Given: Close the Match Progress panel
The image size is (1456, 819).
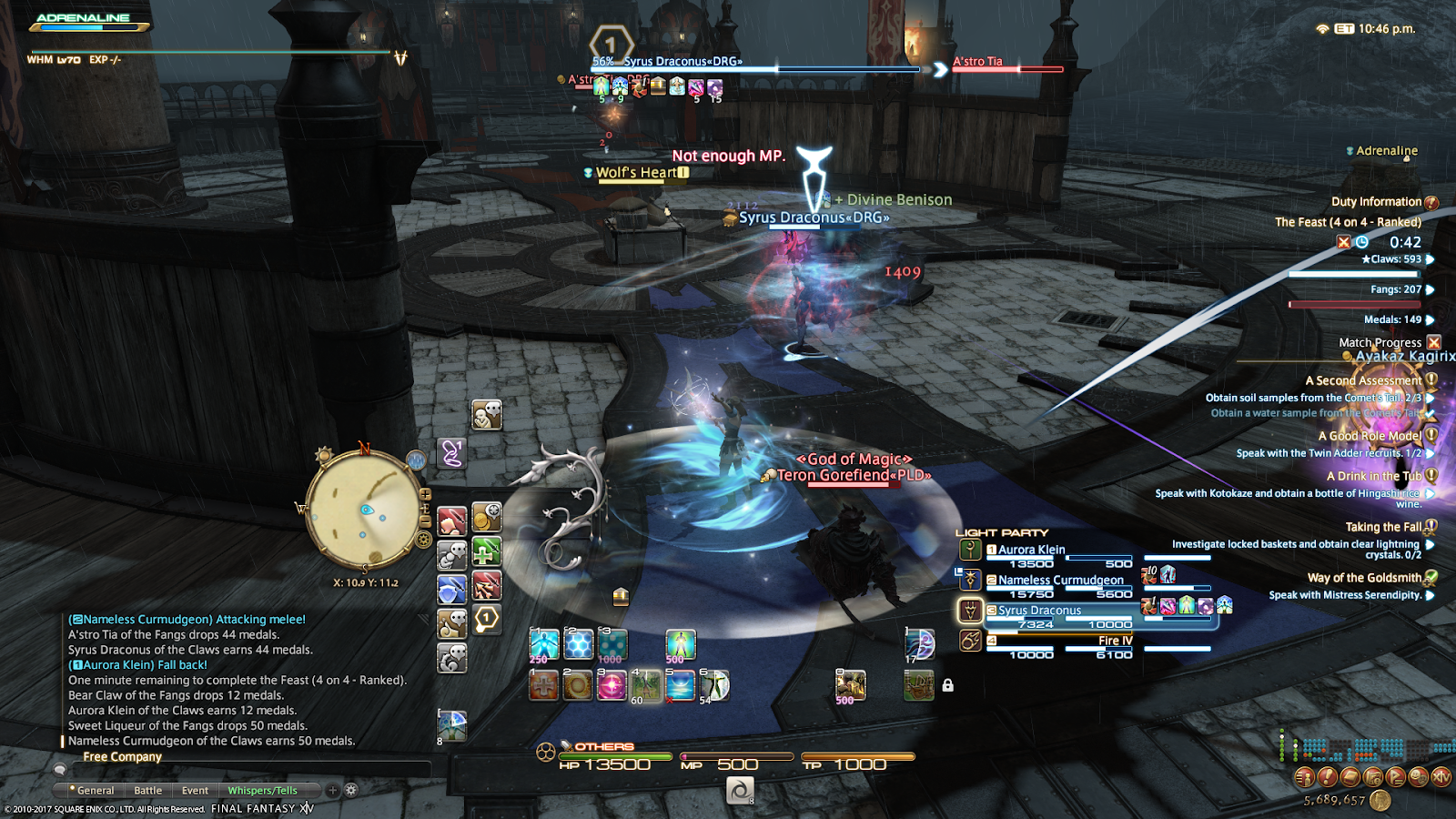Looking at the screenshot, I should (1434, 342).
